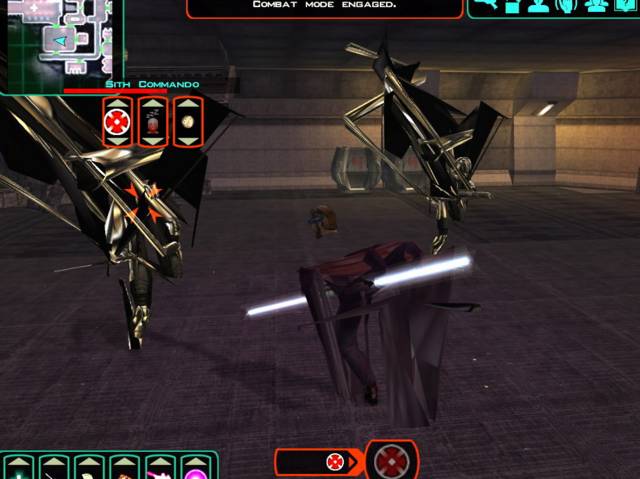The height and width of the screenshot is (479, 640).
Task: Open the single-figure character screen icon
Action: click(x=539, y=6)
